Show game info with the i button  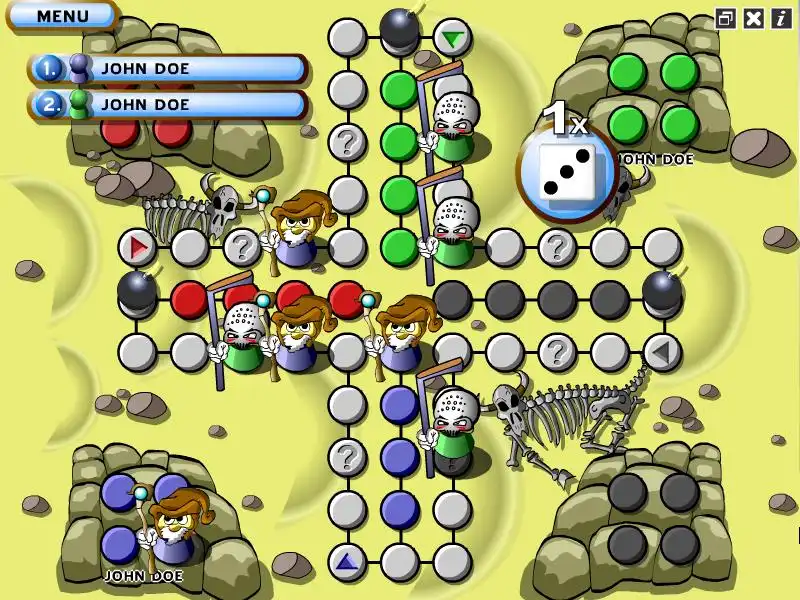781,17
